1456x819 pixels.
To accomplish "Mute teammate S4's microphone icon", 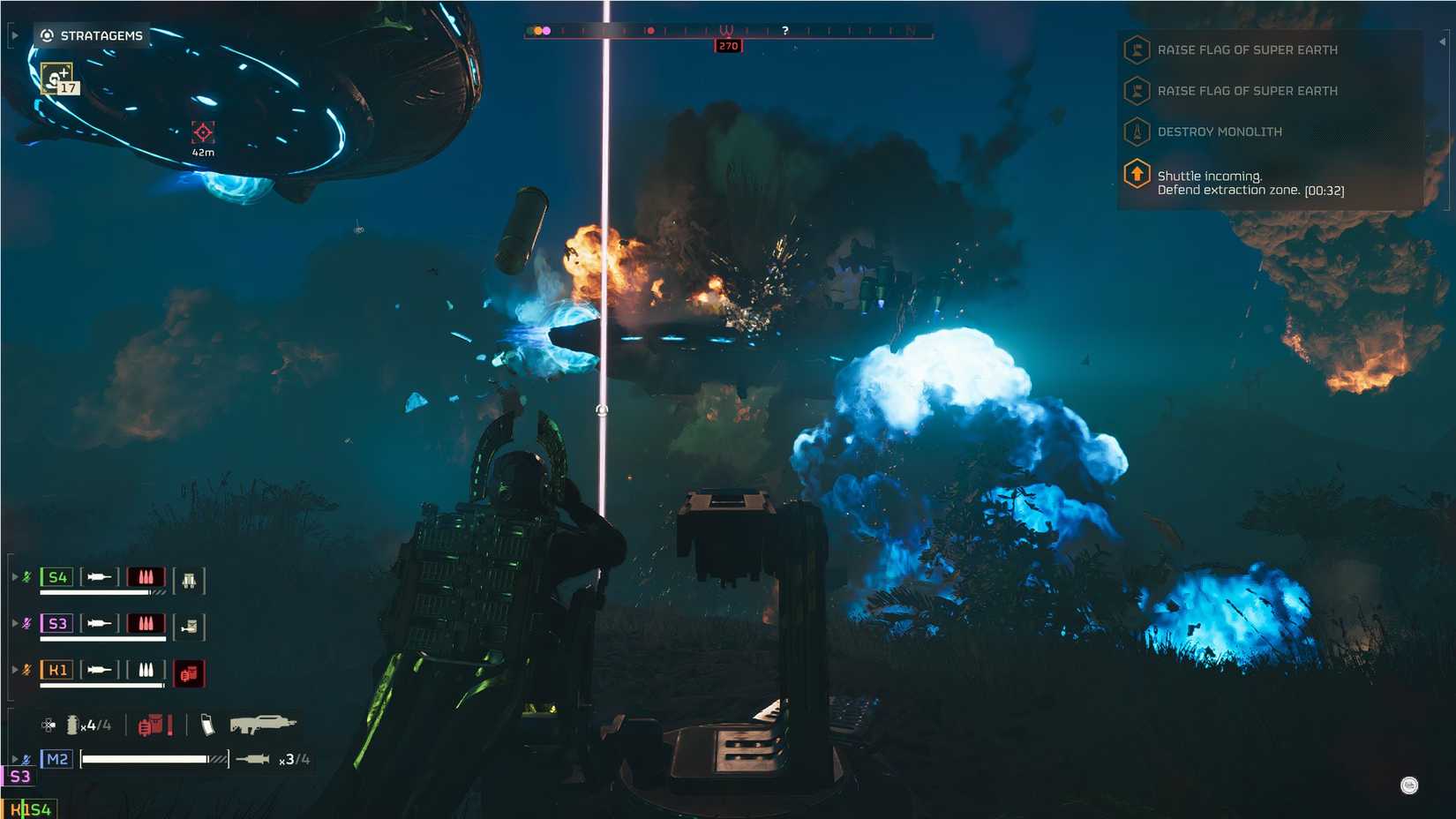I will click(25, 577).
